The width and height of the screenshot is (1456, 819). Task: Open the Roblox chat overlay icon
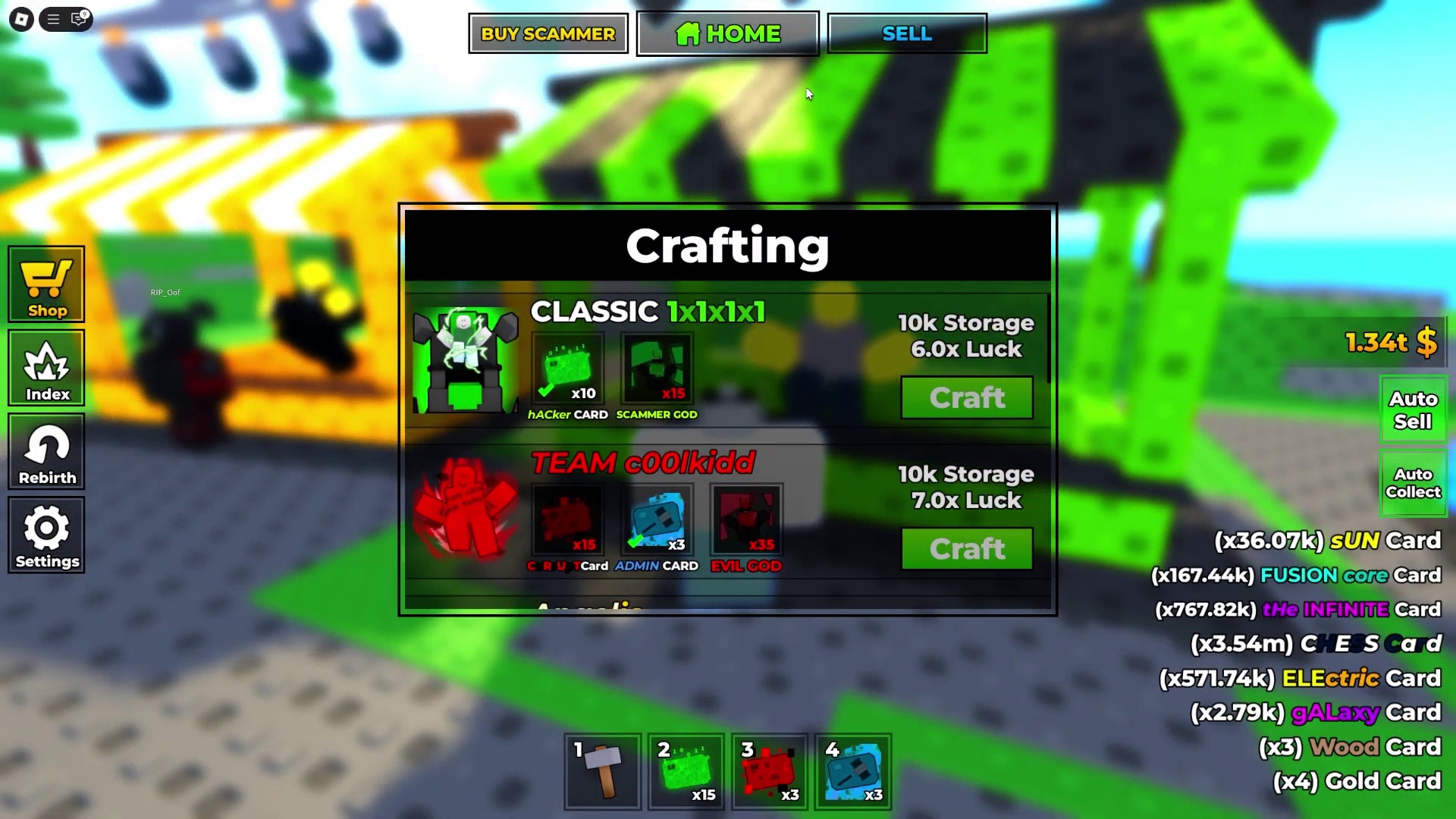[79, 19]
